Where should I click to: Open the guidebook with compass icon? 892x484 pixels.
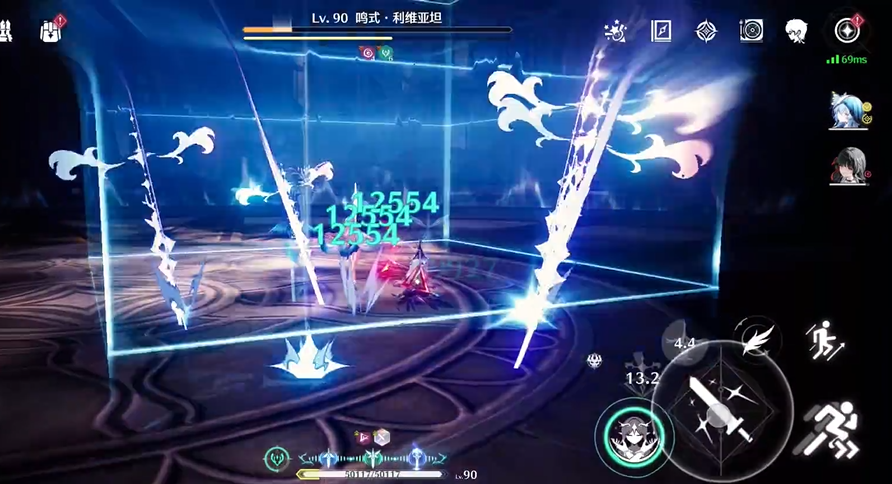[661, 31]
